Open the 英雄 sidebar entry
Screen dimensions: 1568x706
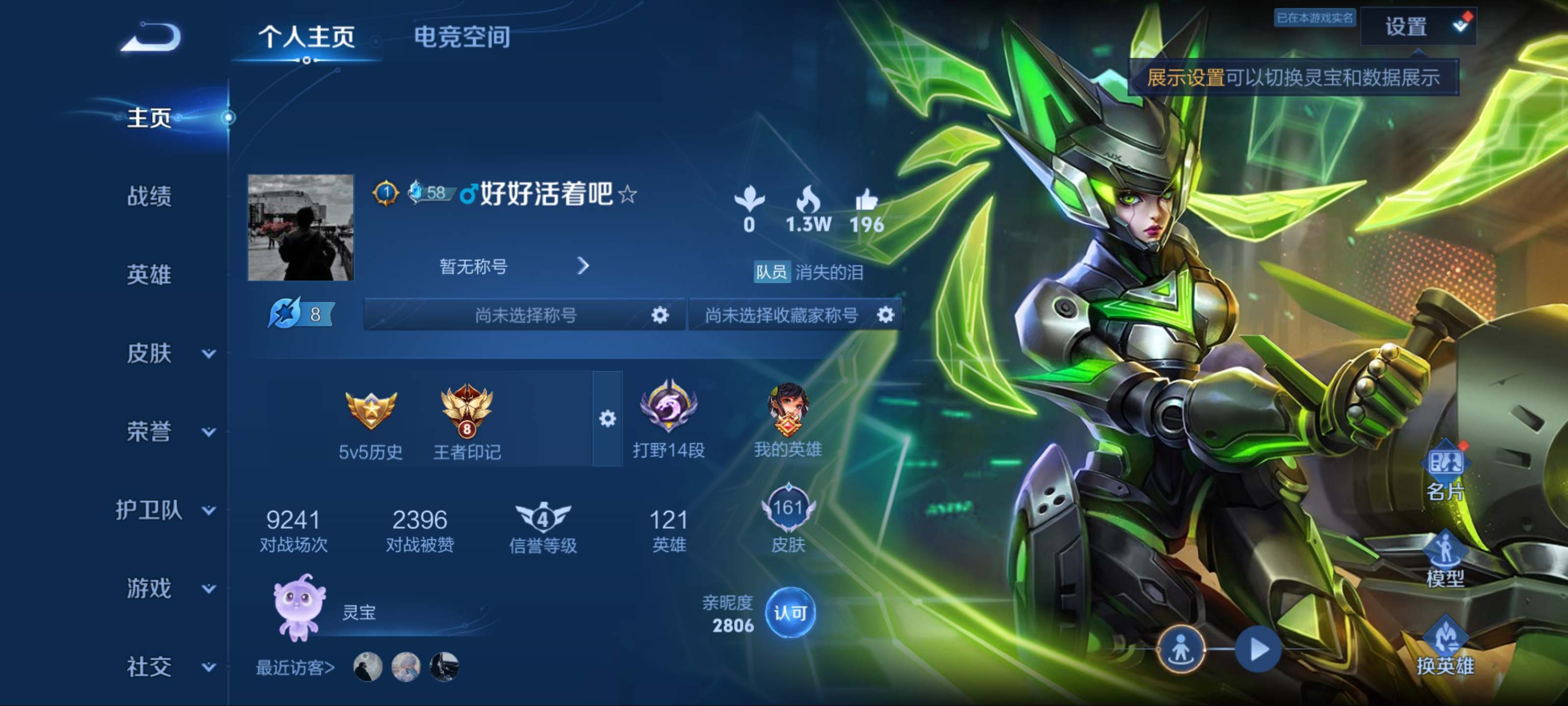149,275
